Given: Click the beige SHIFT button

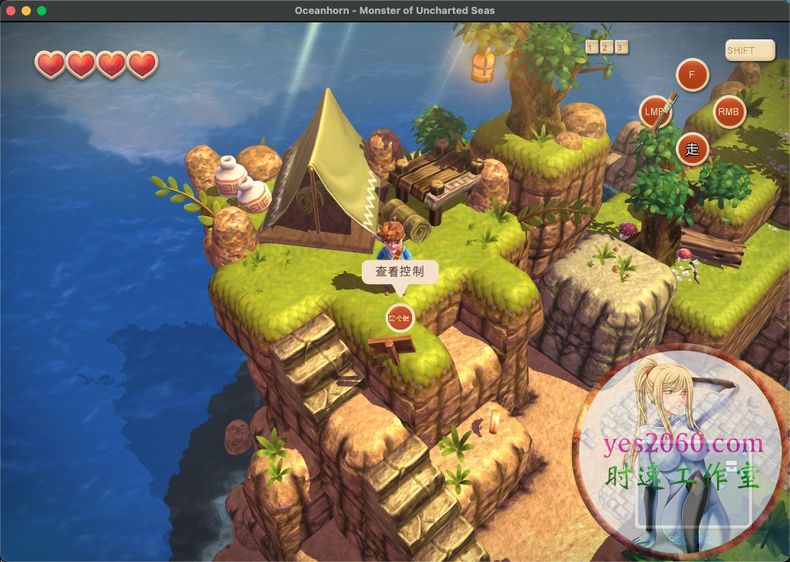Looking at the screenshot, I should pyautogui.click(x=748, y=50).
